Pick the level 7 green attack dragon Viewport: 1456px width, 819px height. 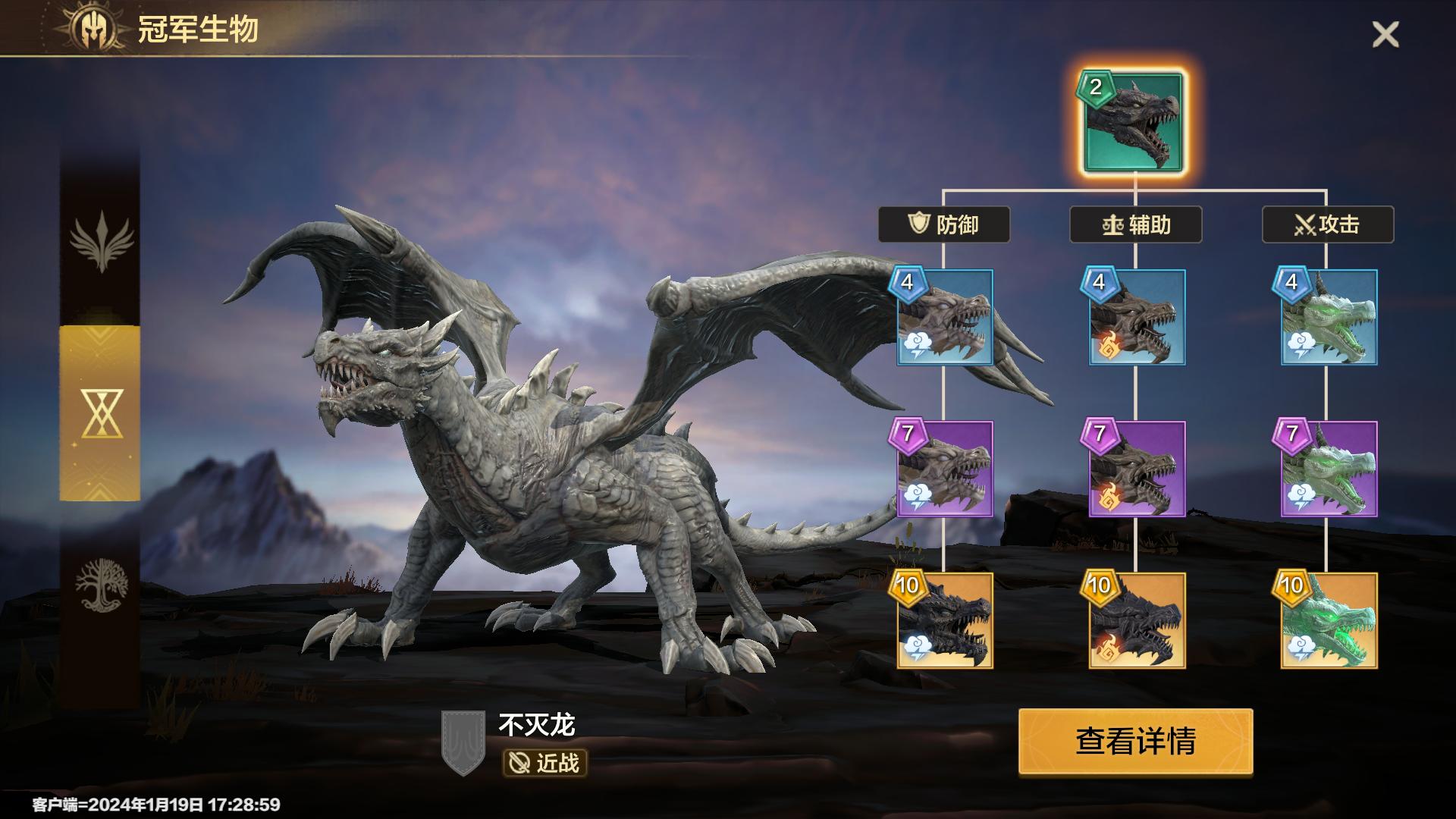[x=1329, y=469]
